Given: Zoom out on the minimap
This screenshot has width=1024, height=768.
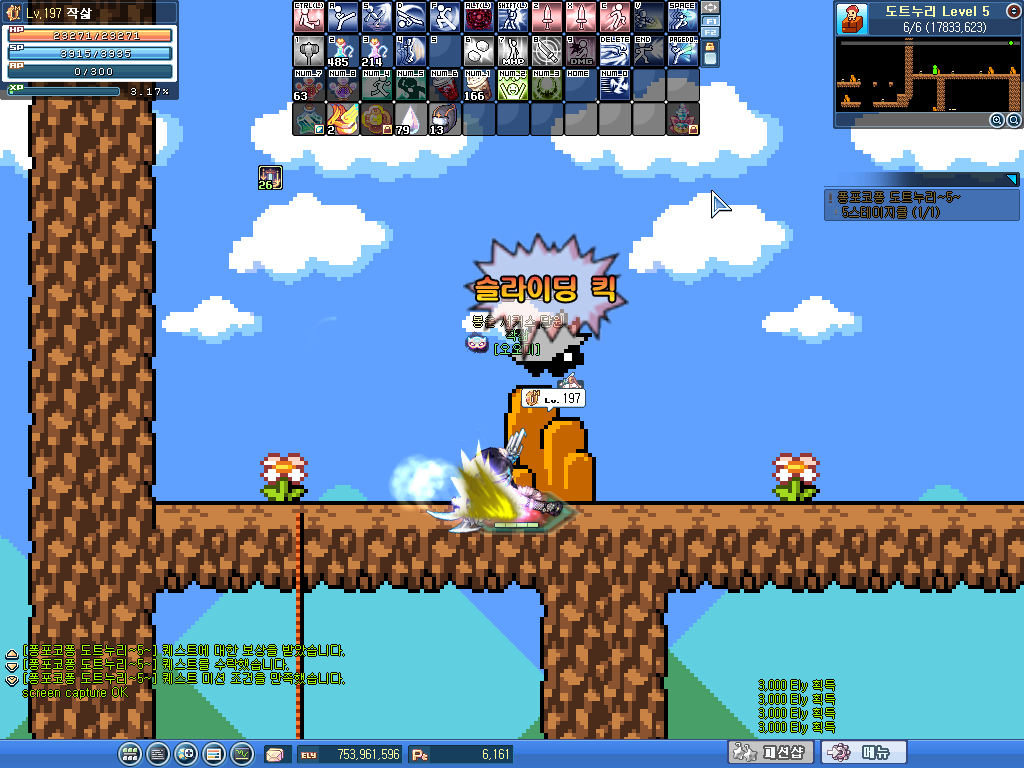Looking at the screenshot, I should coord(1012,120).
